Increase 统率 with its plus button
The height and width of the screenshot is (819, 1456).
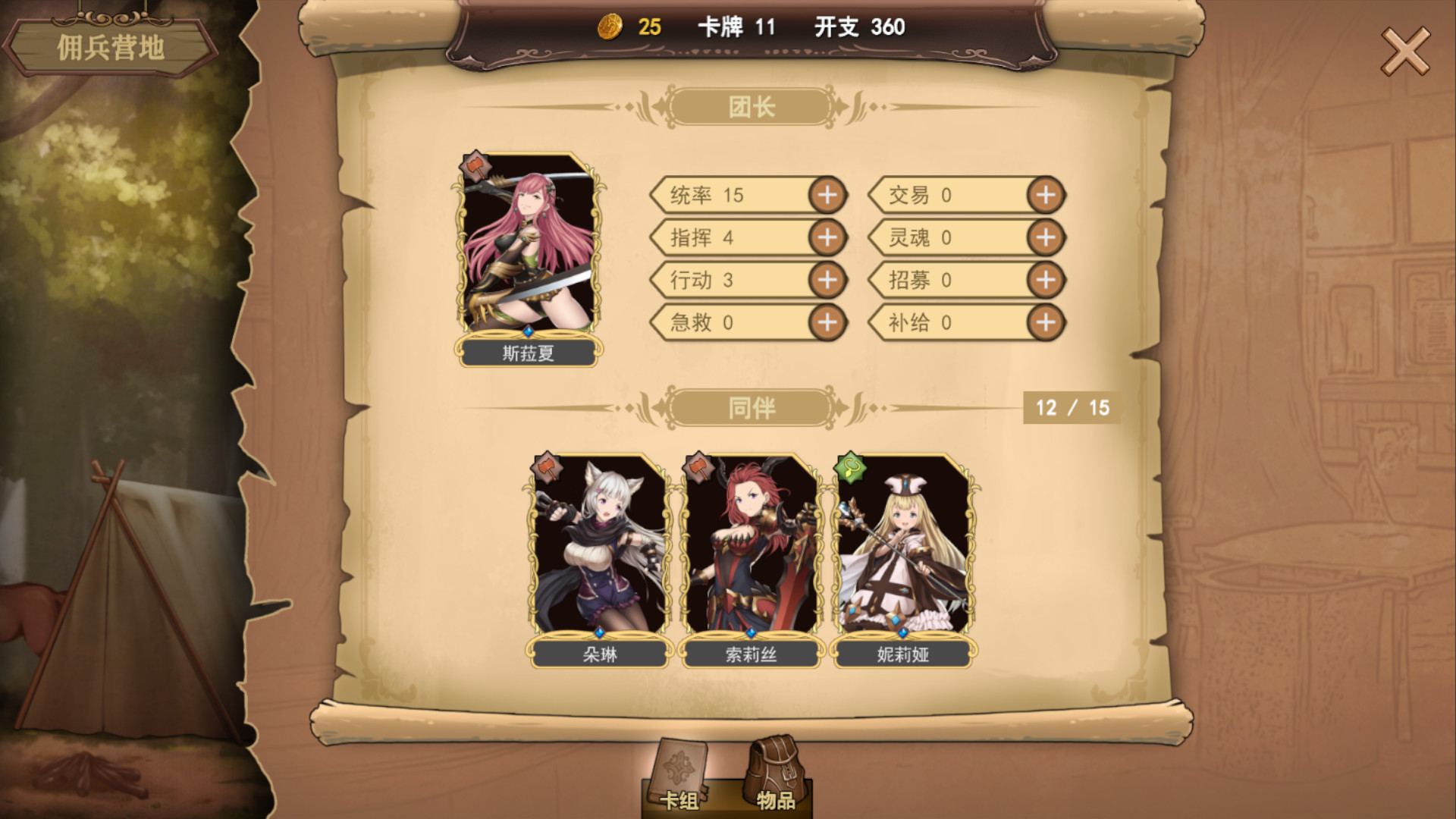tap(827, 195)
